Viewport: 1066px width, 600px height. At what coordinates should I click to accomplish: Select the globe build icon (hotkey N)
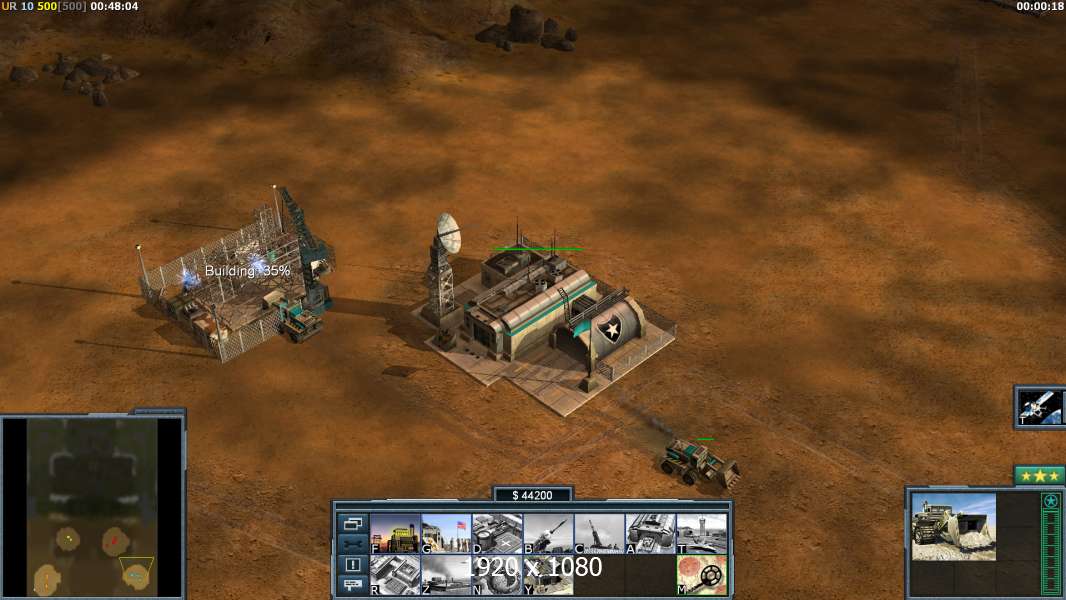click(x=497, y=575)
